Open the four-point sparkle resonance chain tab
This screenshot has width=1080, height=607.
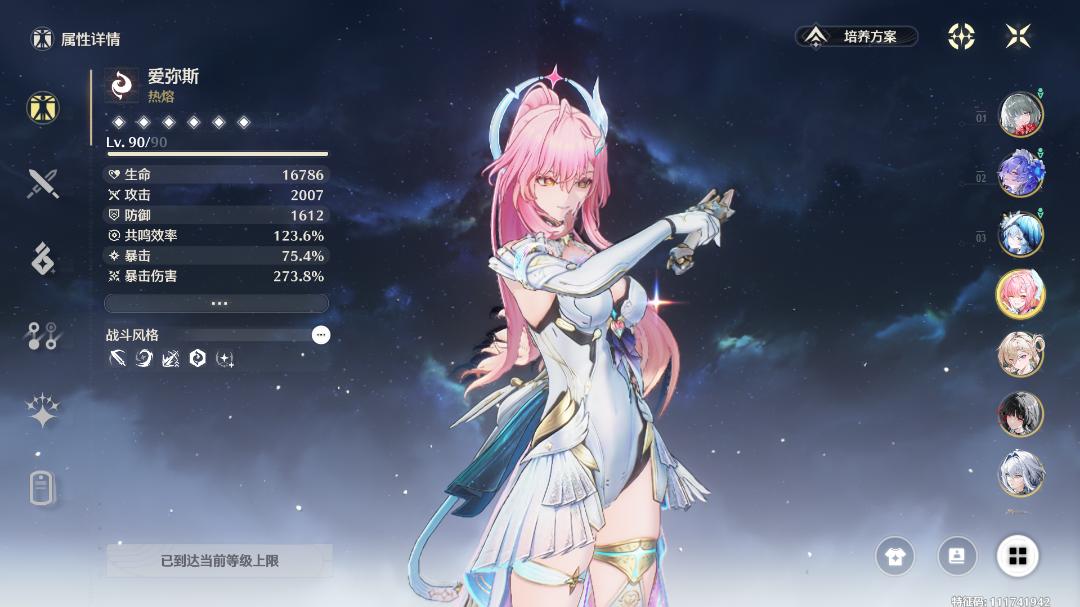42,411
